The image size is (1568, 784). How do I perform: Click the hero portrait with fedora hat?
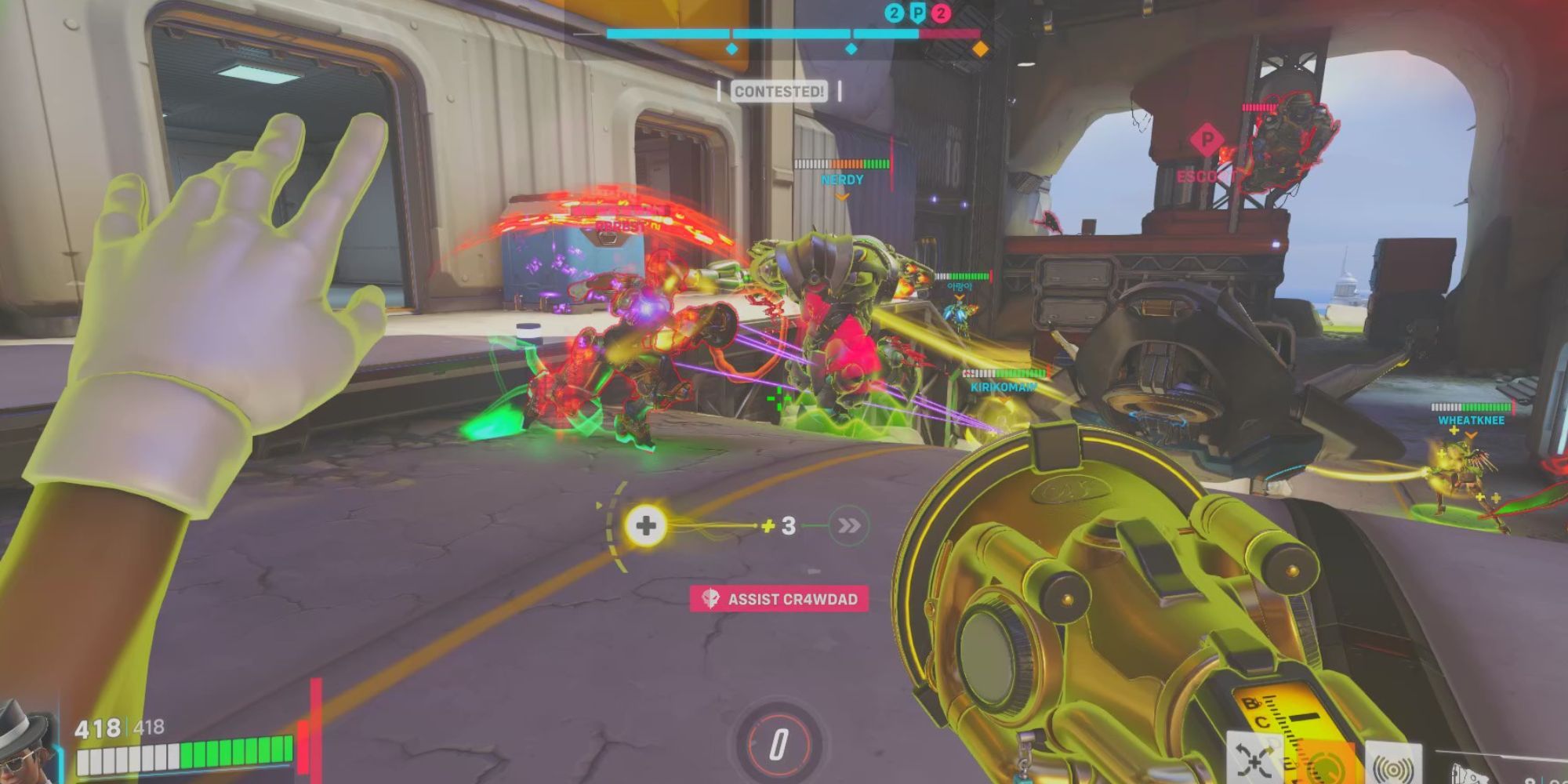pos(24,749)
